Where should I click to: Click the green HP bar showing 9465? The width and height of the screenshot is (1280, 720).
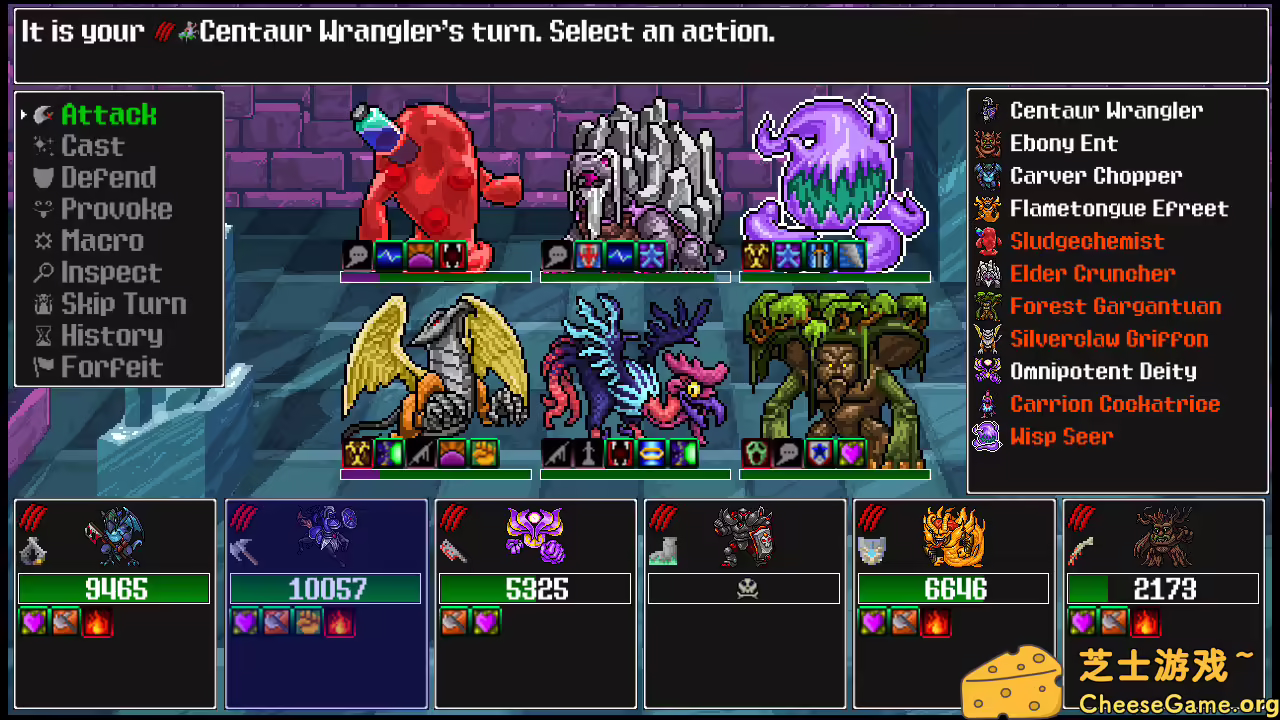click(x=113, y=588)
